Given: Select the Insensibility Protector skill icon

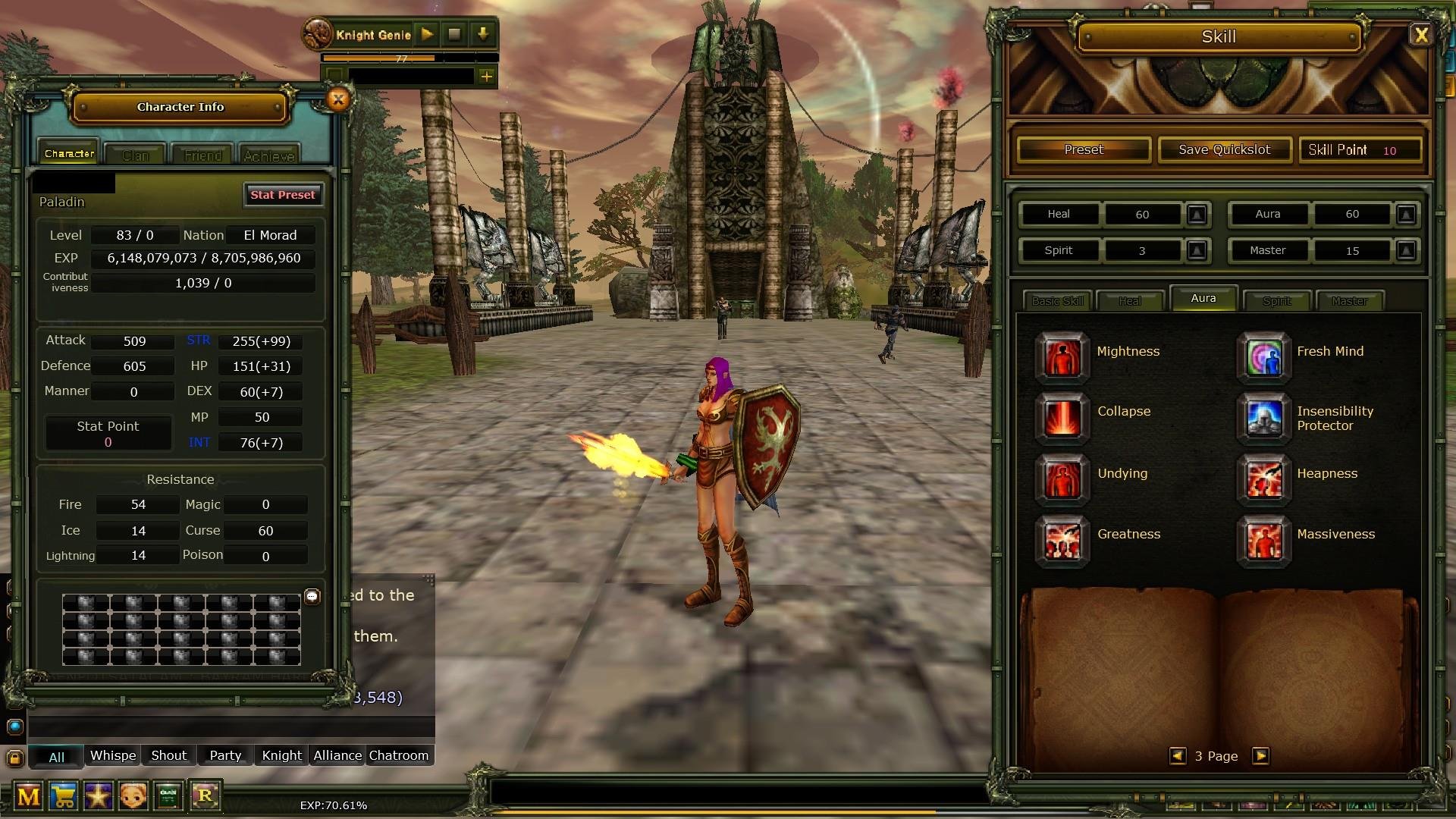Looking at the screenshot, I should click(1263, 418).
